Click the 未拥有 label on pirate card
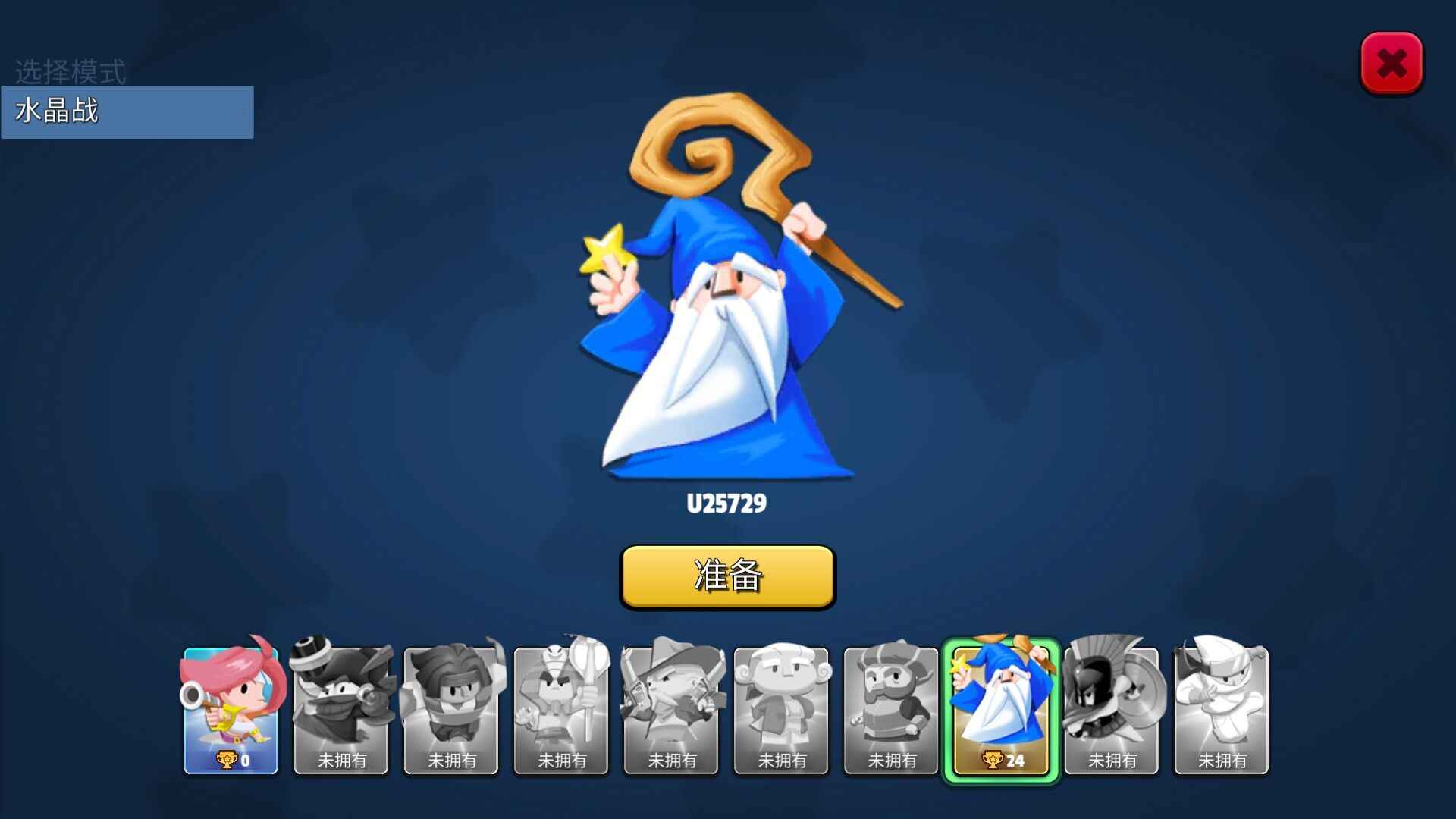Viewport: 1456px width, 819px height. [341, 761]
